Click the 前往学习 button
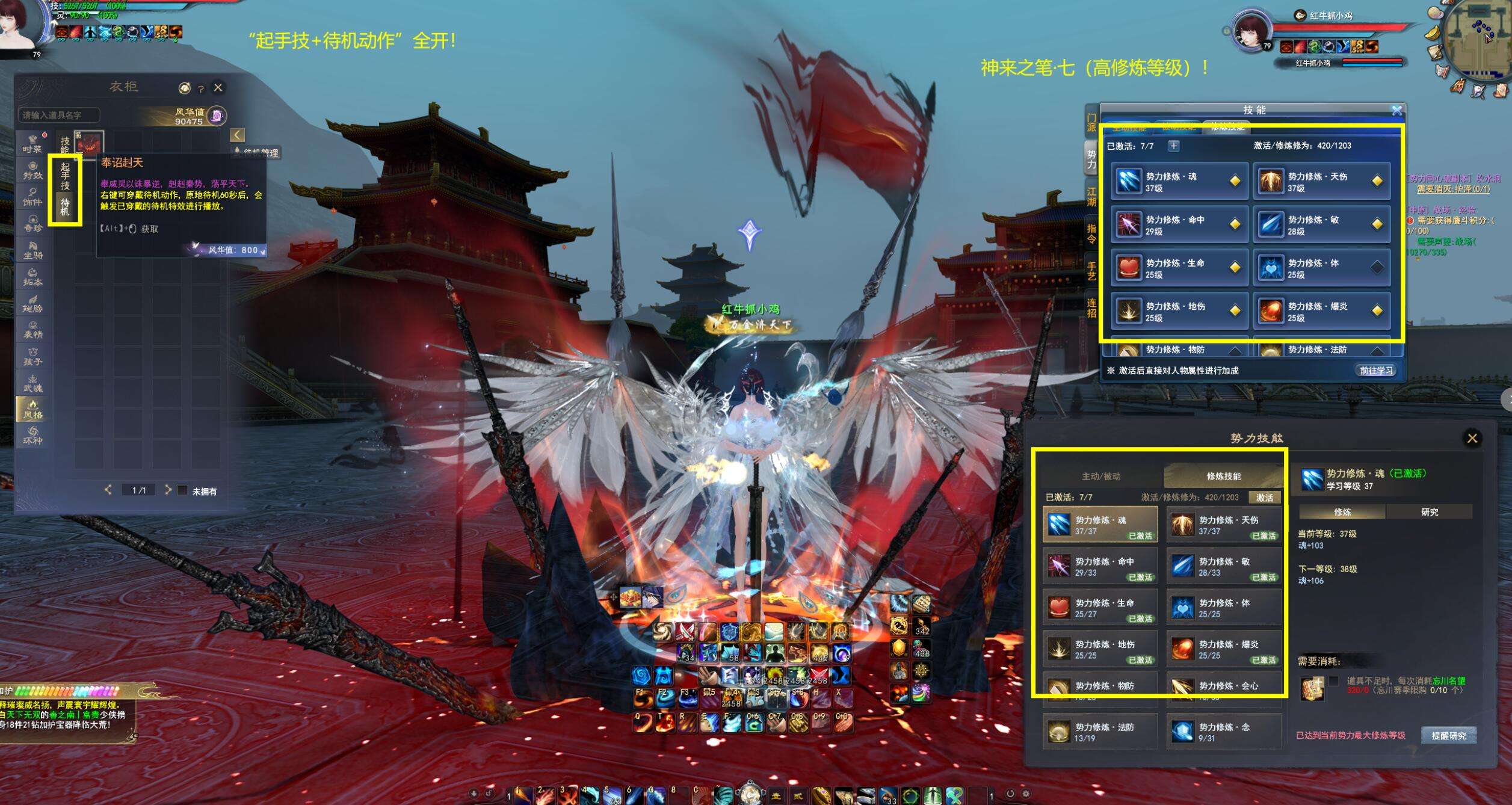 click(1376, 371)
